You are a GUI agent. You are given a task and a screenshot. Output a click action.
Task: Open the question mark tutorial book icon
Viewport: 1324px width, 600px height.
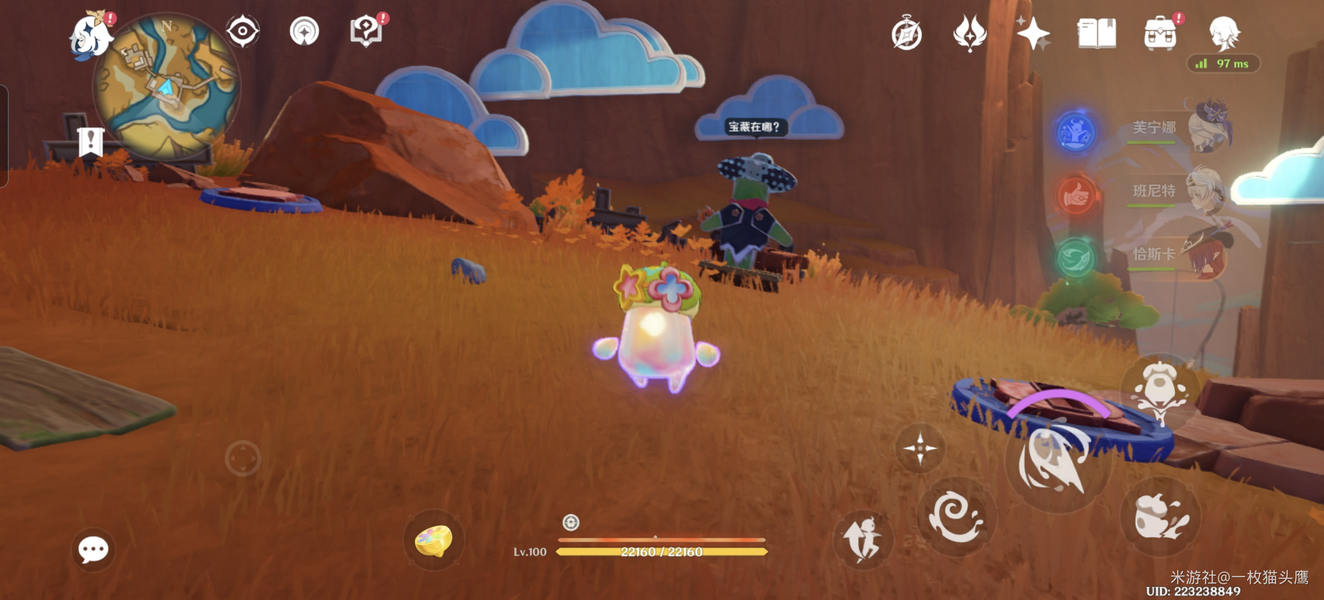click(x=366, y=32)
